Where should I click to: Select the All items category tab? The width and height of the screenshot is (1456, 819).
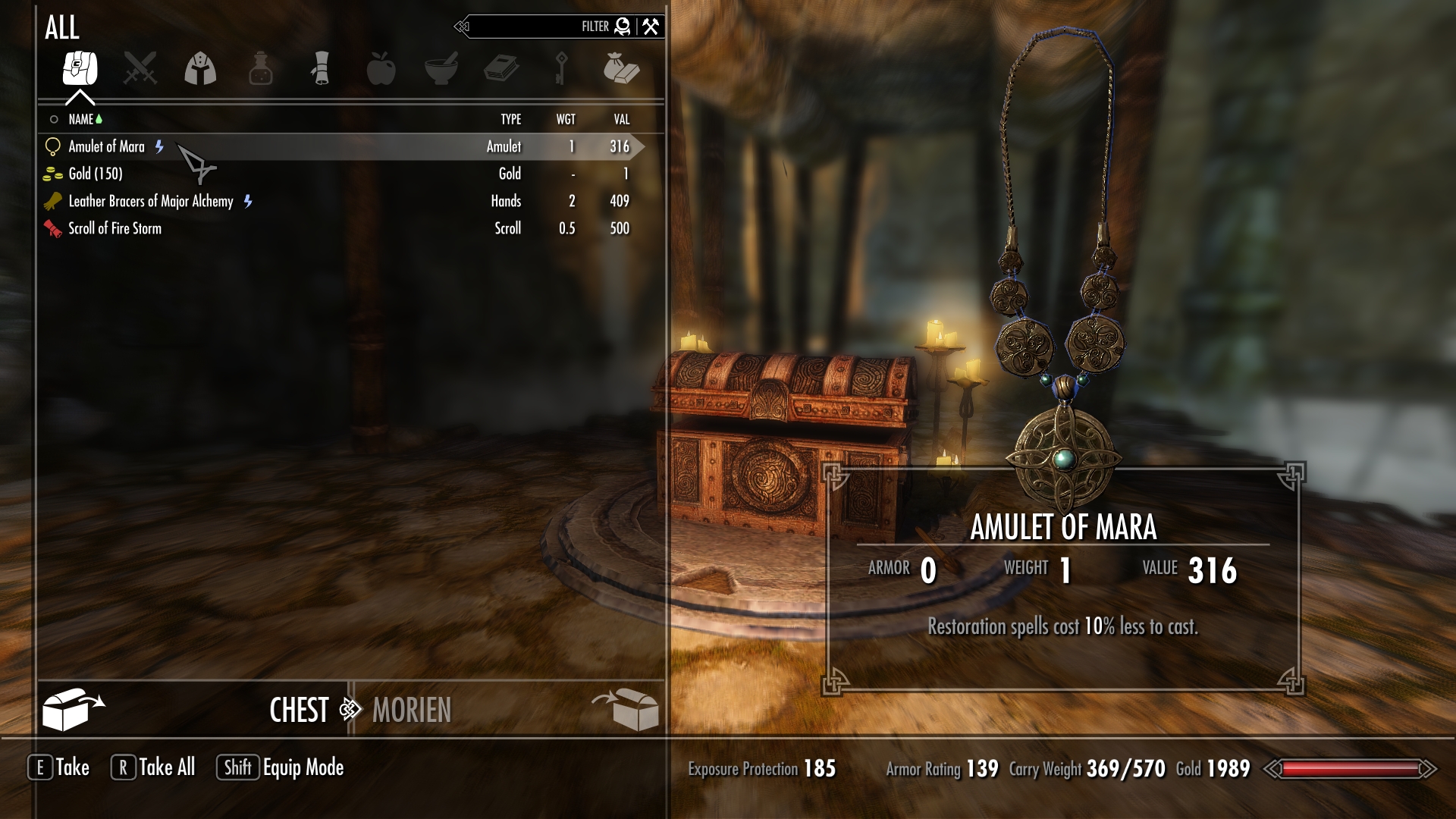click(80, 68)
